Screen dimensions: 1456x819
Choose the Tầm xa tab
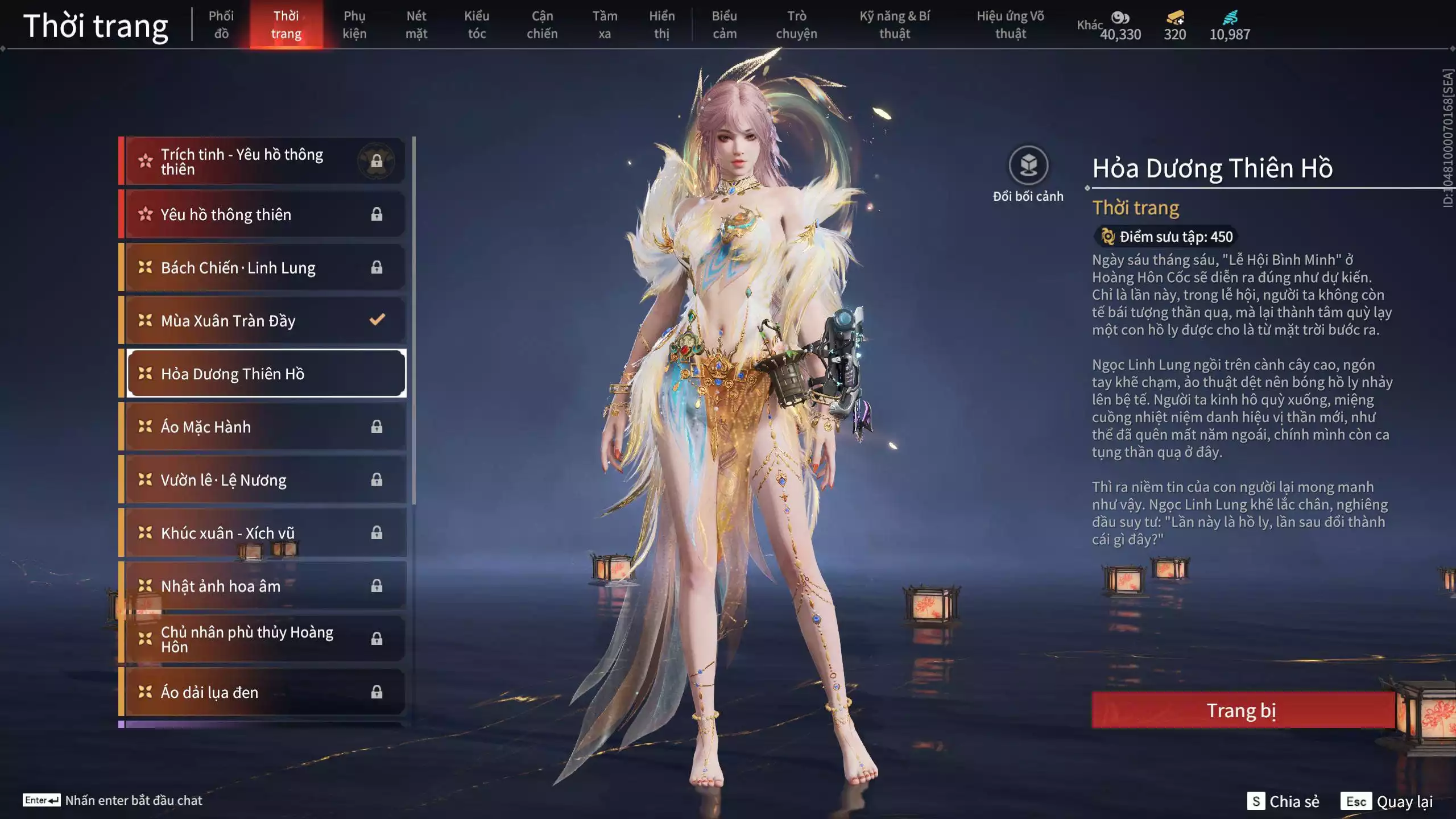pos(605,25)
